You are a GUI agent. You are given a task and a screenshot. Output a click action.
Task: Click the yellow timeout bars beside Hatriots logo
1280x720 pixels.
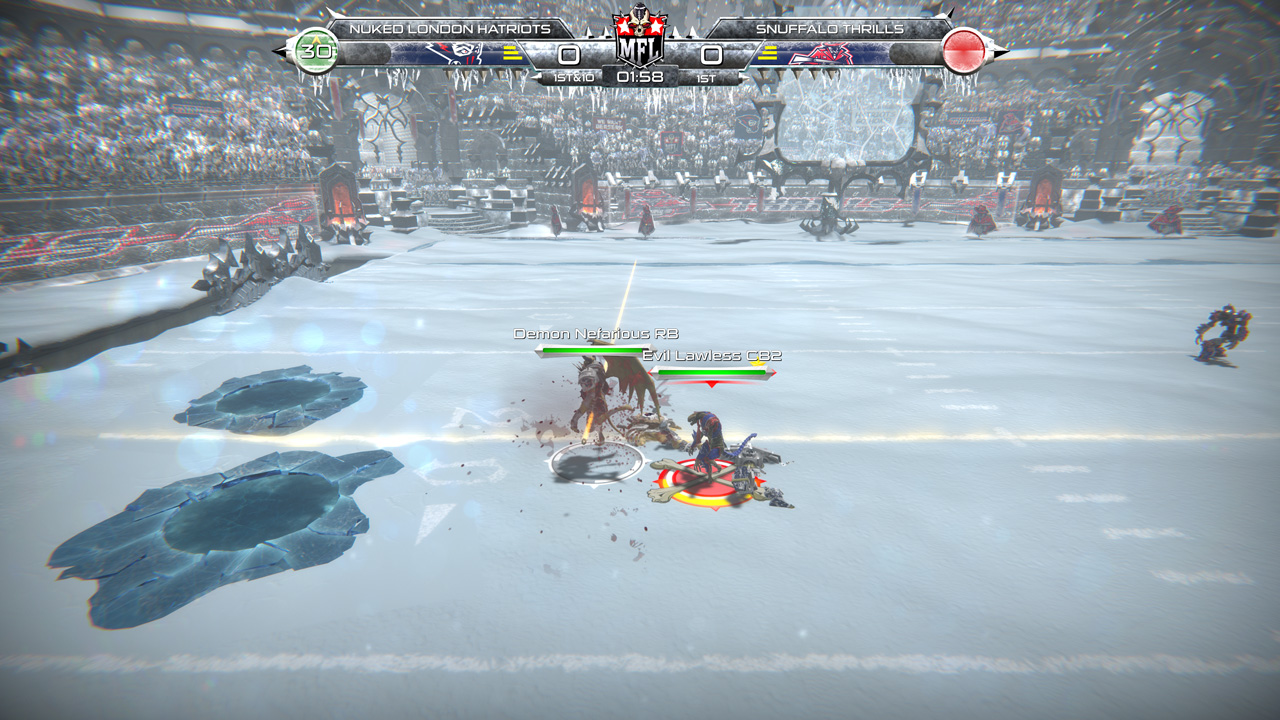[510, 55]
